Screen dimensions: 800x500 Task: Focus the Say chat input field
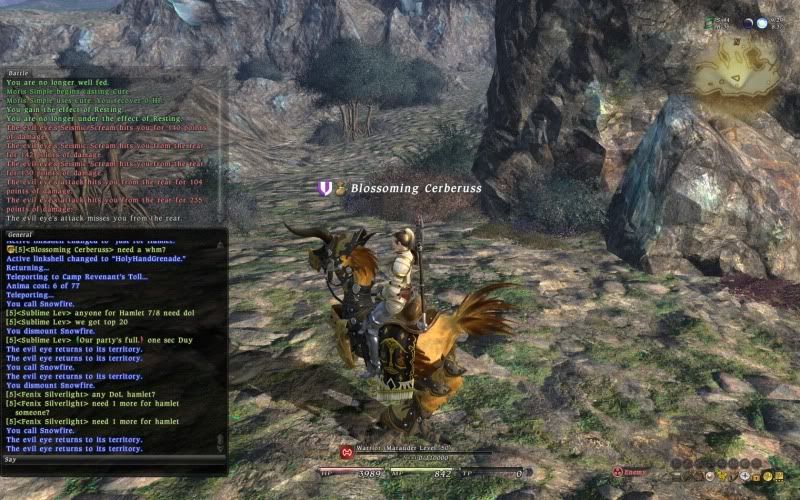(110, 461)
